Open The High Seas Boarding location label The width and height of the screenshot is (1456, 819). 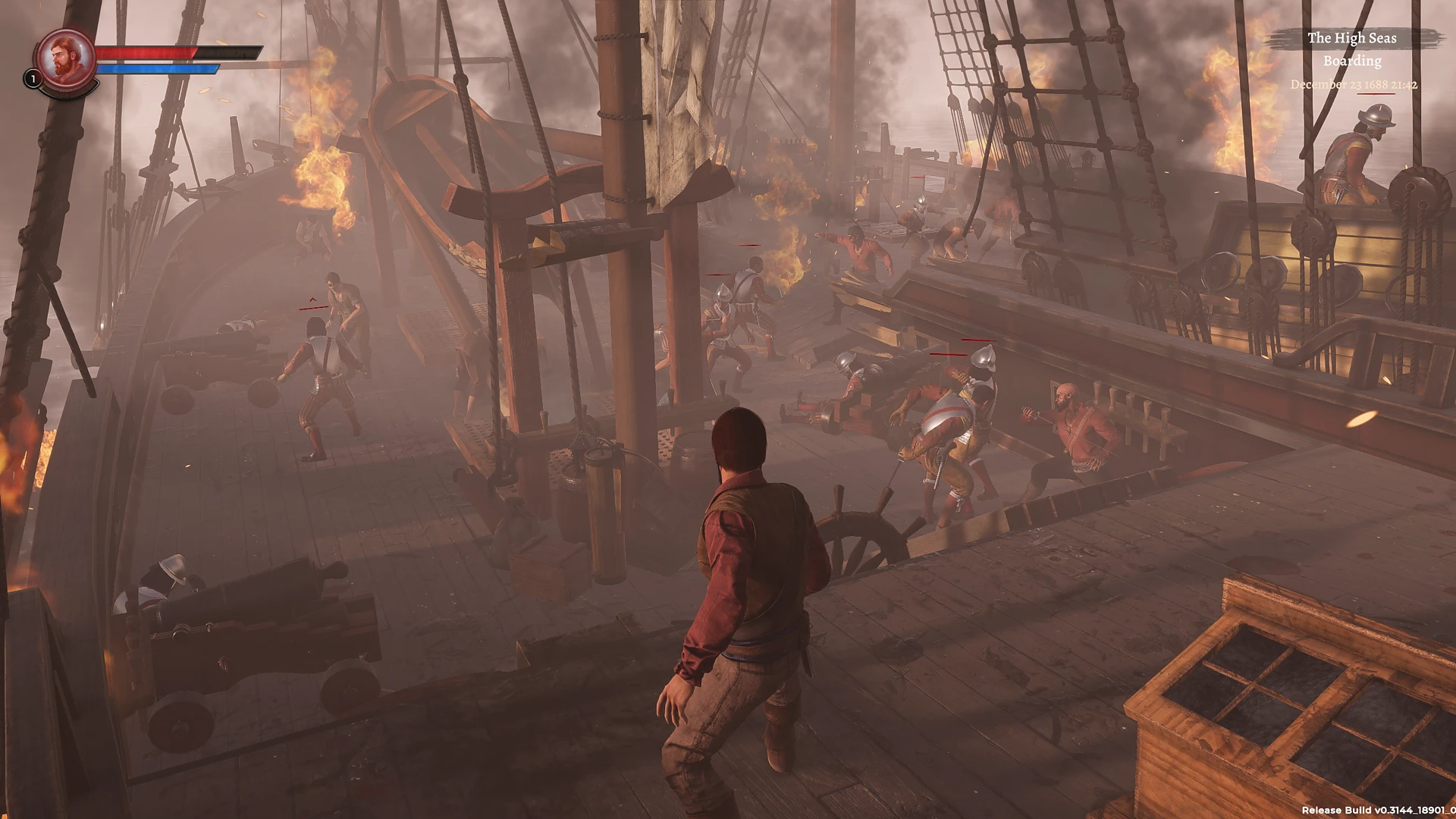[x=1352, y=49]
